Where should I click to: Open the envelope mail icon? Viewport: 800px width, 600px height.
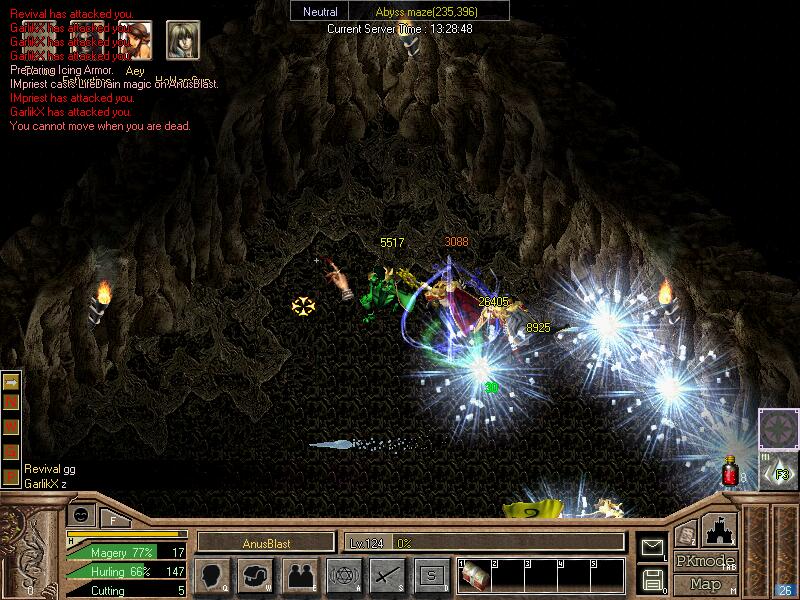(x=652, y=547)
